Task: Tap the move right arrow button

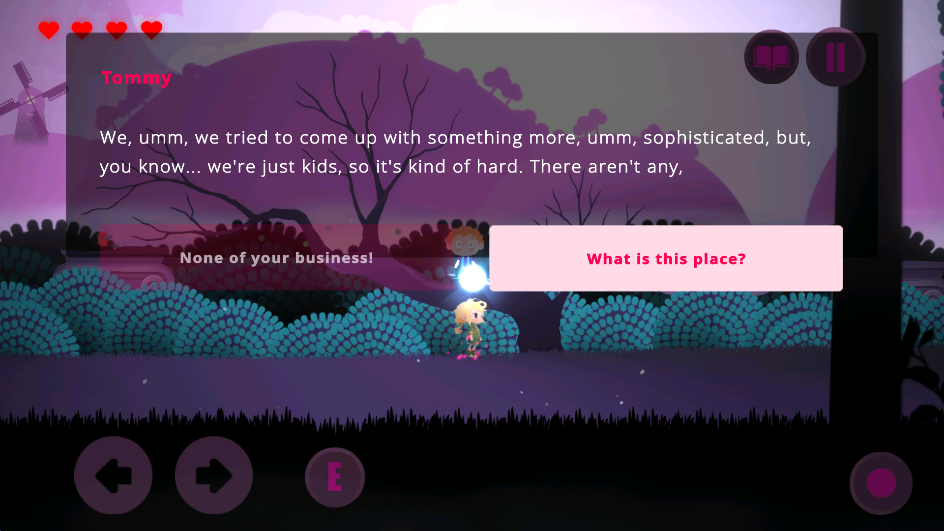Action: point(213,476)
